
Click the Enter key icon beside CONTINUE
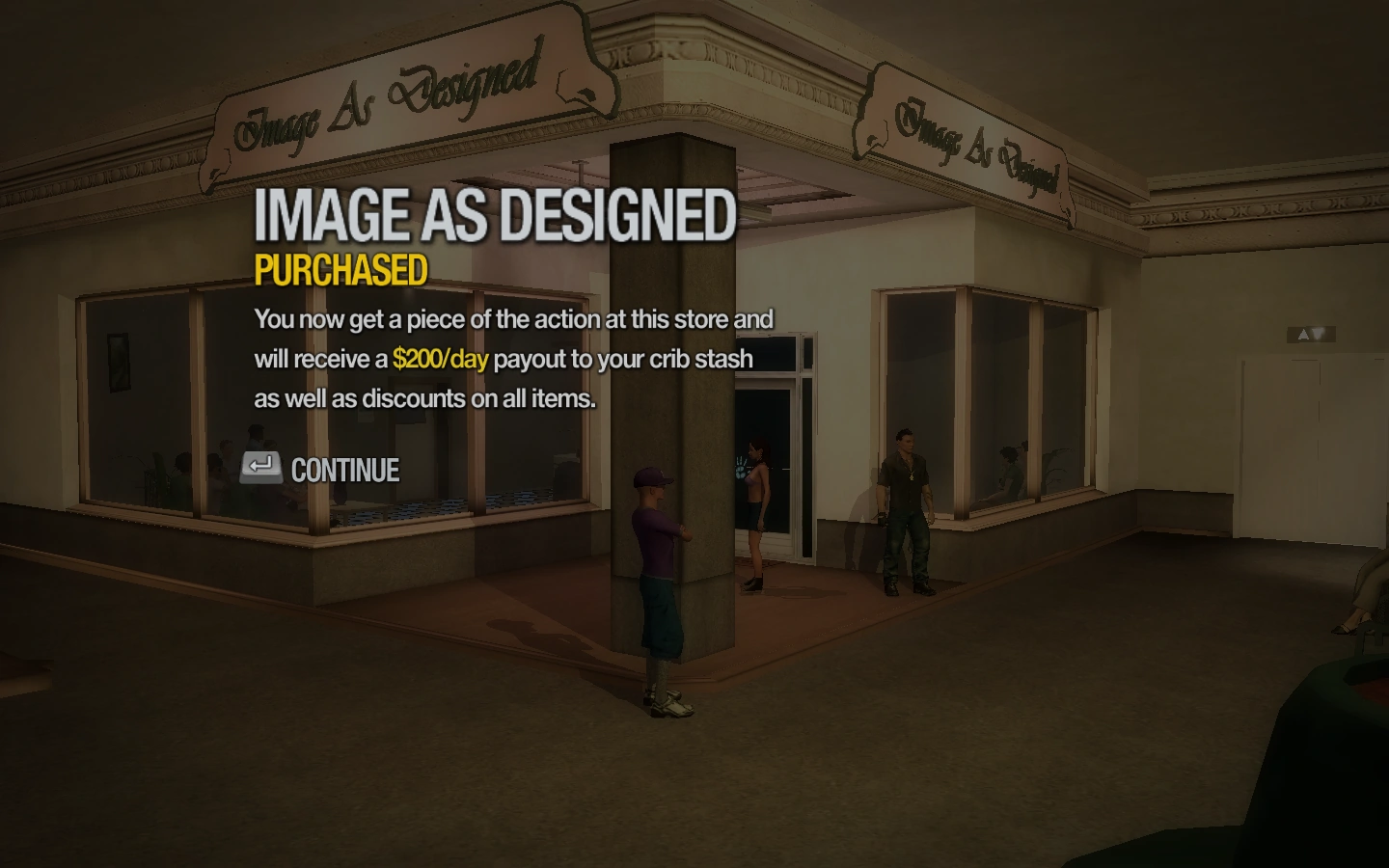259,468
